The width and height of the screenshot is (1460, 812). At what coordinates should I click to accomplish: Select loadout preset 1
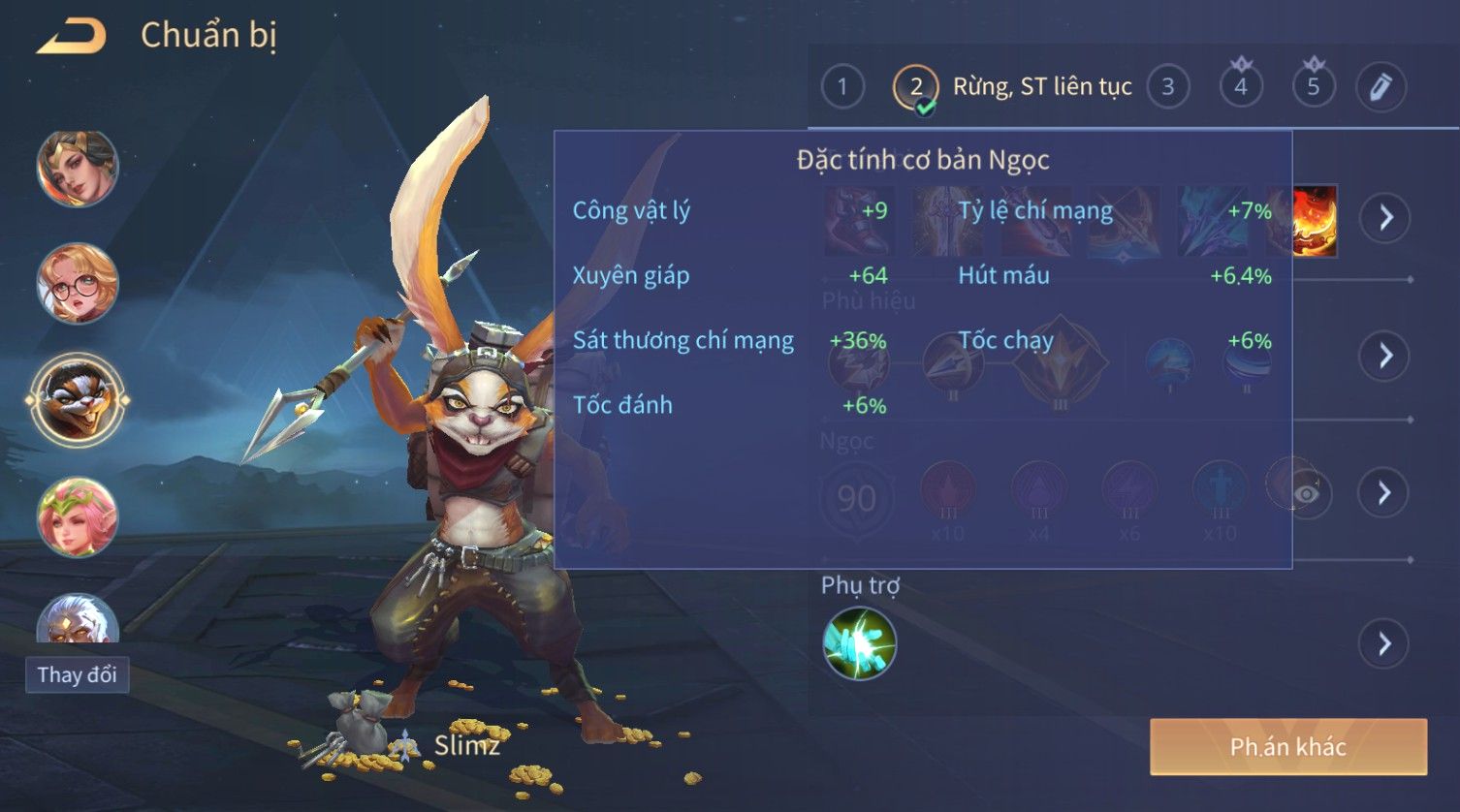[x=841, y=87]
